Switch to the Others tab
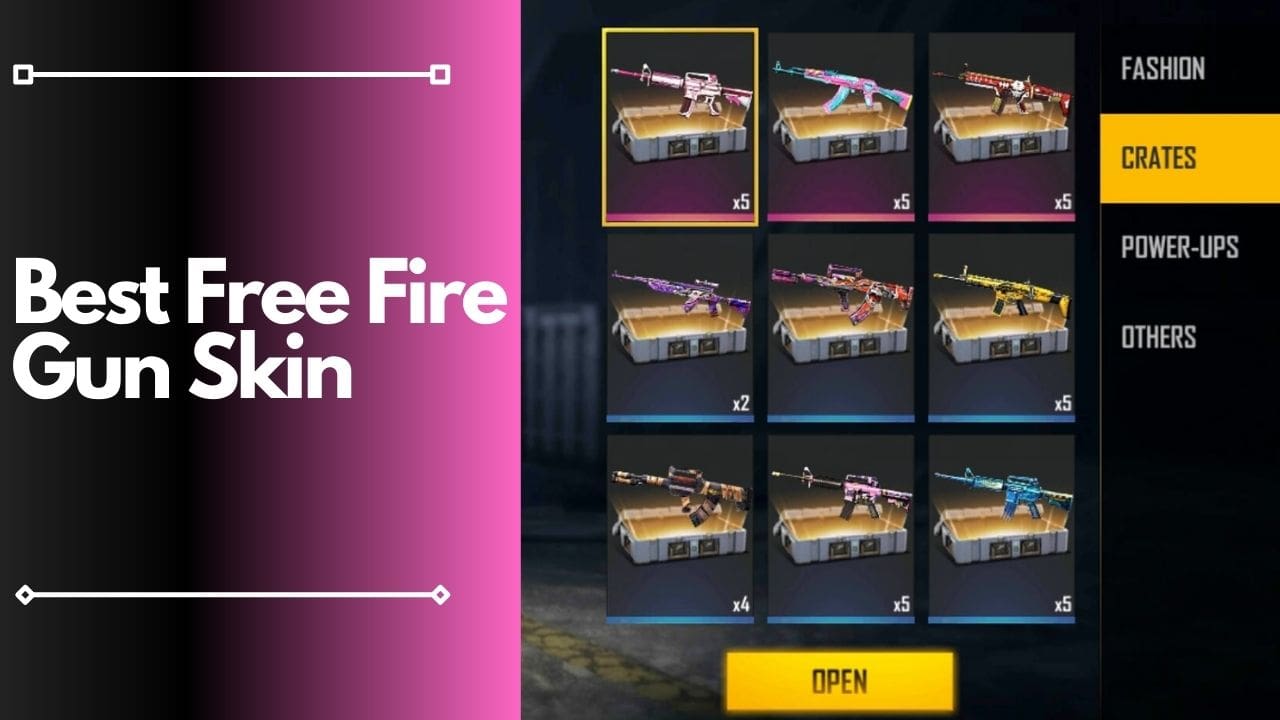This screenshot has width=1280, height=720. pyautogui.click(x=1157, y=338)
